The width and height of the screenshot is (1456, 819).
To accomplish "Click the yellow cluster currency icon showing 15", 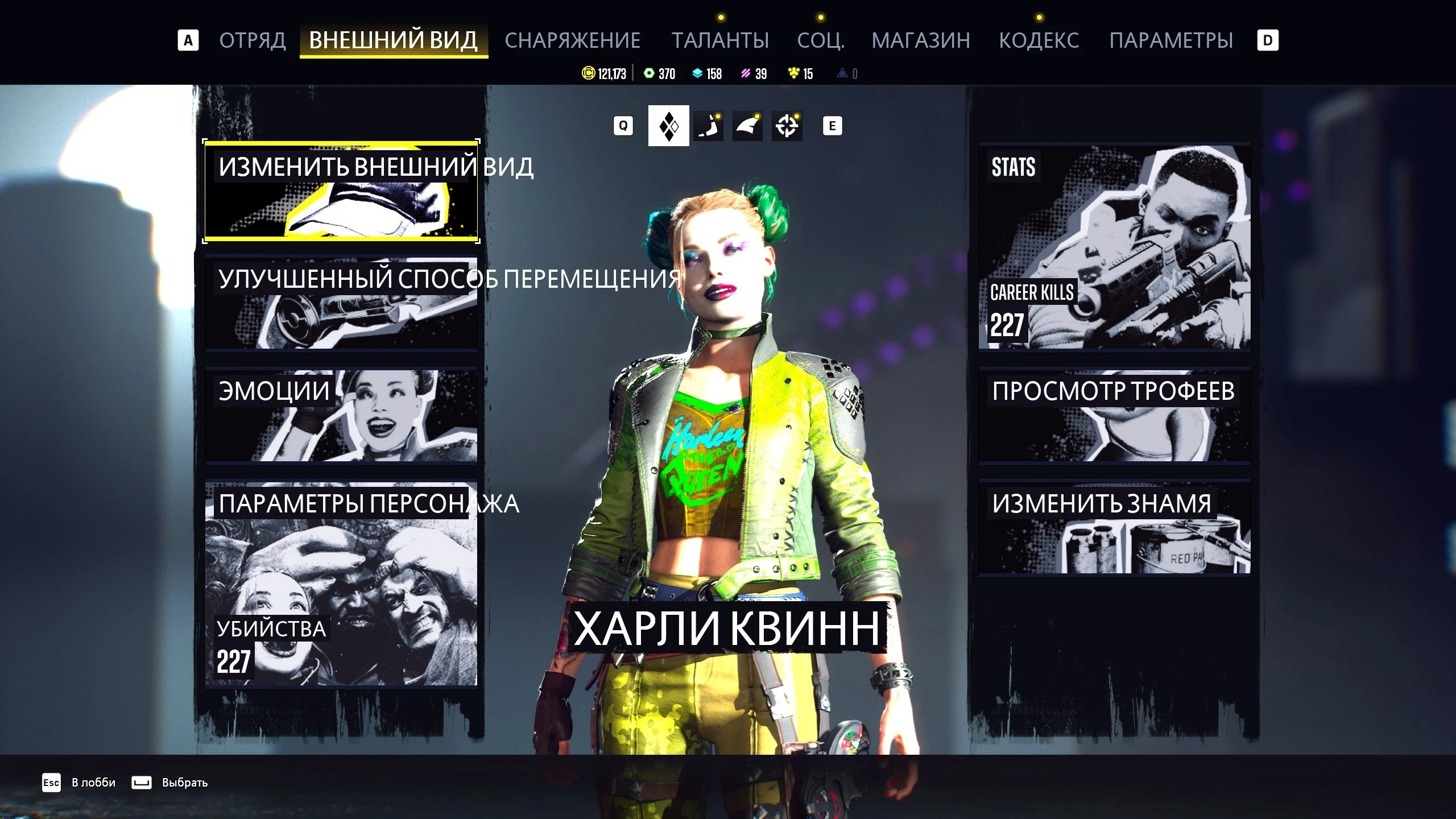I will point(792,73).
